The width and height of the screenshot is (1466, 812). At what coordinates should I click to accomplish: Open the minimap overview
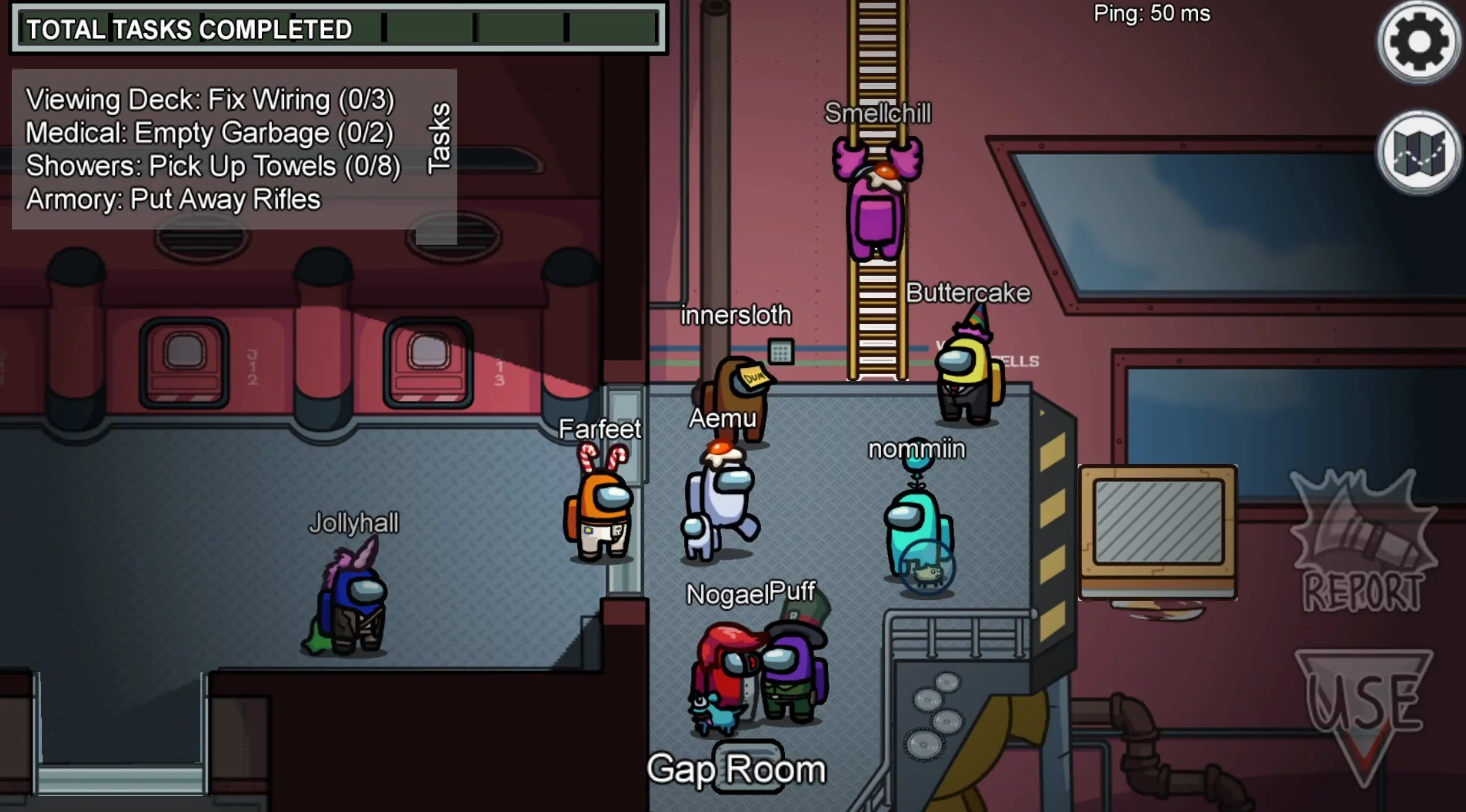point(1418,152)
